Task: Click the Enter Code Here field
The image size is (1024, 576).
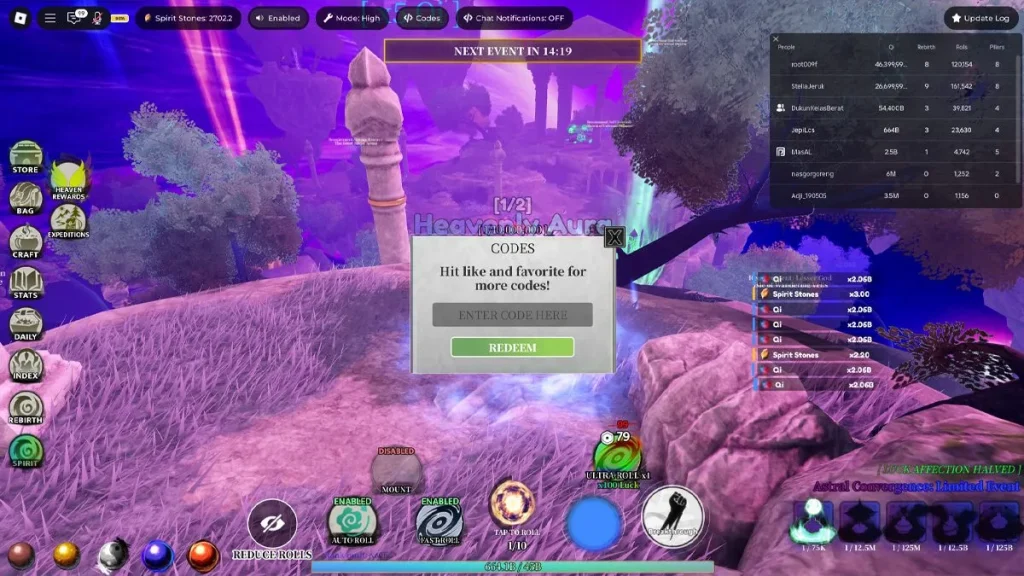Action: [512, 315]
